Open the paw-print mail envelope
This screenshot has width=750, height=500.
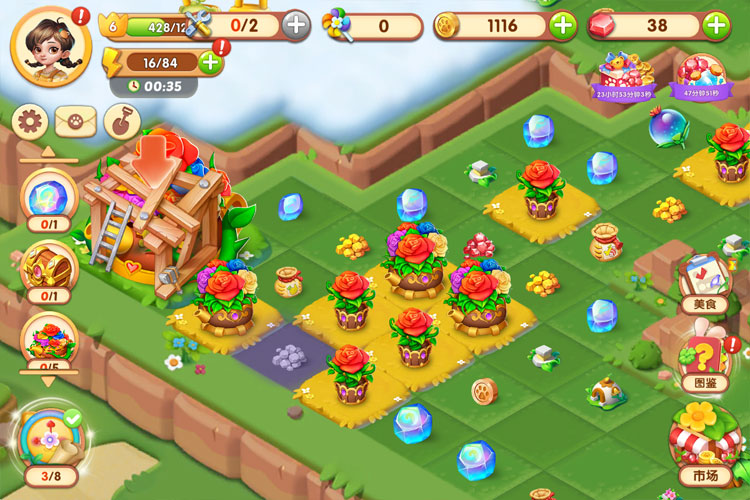coord(75,123)
